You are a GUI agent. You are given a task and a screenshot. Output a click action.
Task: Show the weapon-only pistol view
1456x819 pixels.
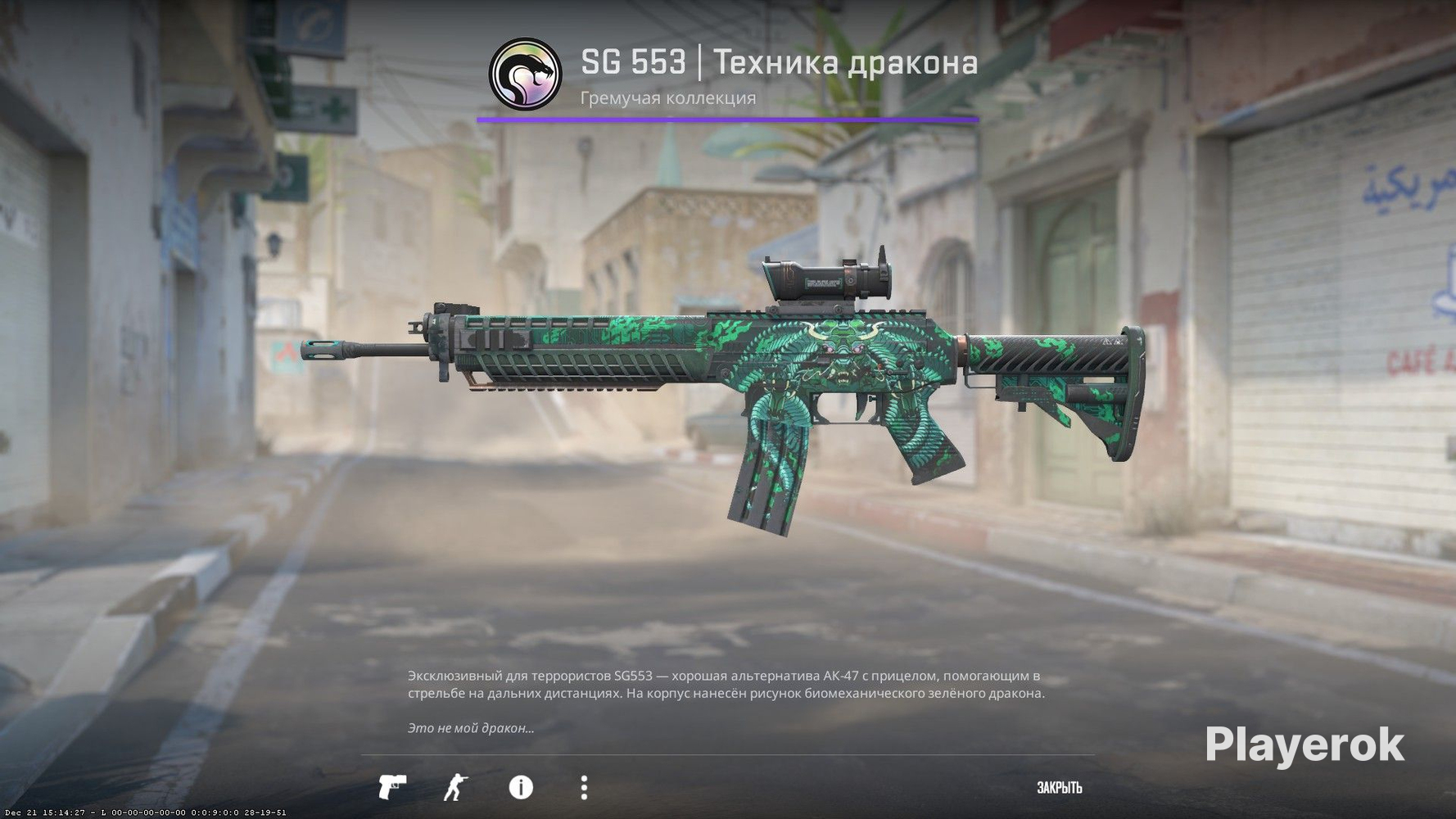[392, 787]
